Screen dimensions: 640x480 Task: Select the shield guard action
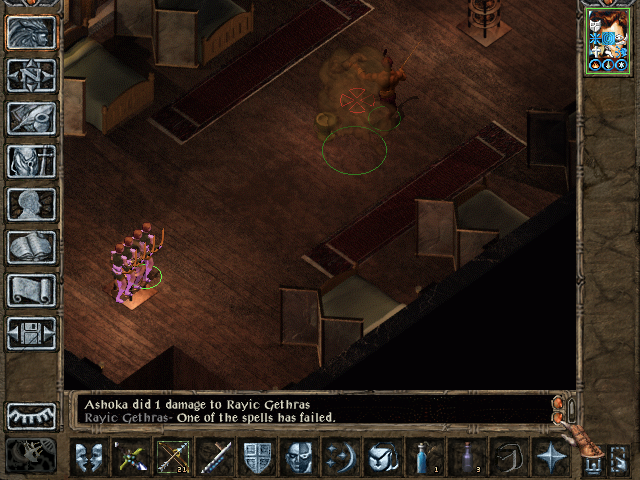pos(258,458)
